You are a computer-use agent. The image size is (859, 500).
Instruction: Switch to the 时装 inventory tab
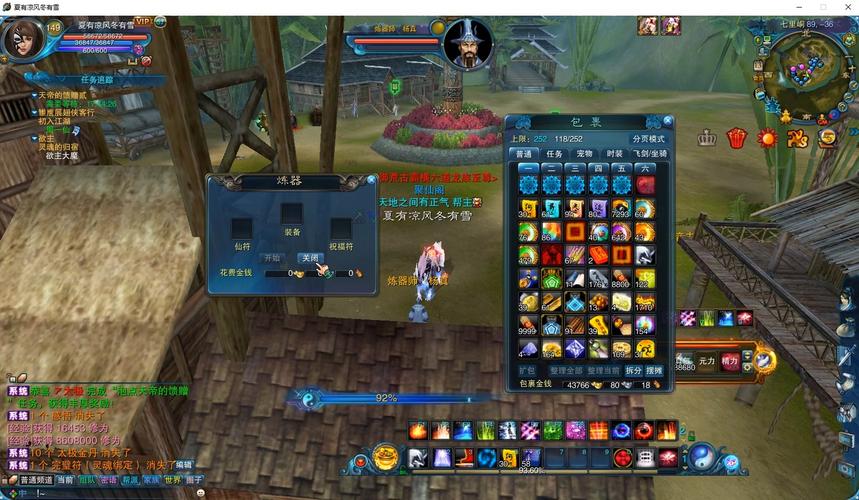pos(614,154)
